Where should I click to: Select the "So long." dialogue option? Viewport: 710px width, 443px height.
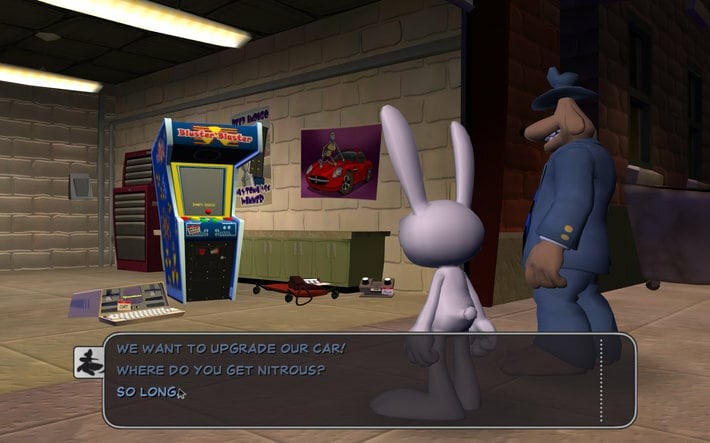(x=146, y=391)
